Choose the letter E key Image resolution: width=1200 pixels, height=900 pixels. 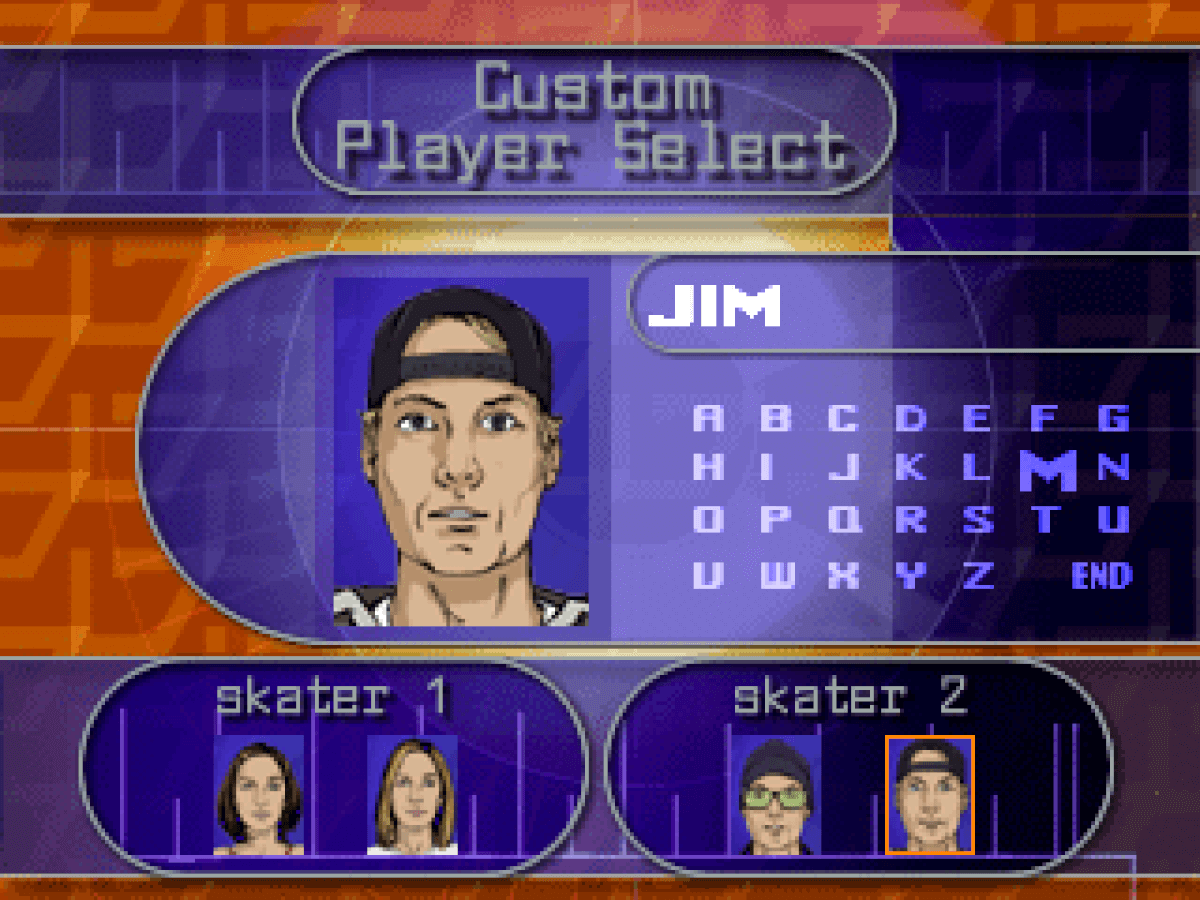coord(976,418)
